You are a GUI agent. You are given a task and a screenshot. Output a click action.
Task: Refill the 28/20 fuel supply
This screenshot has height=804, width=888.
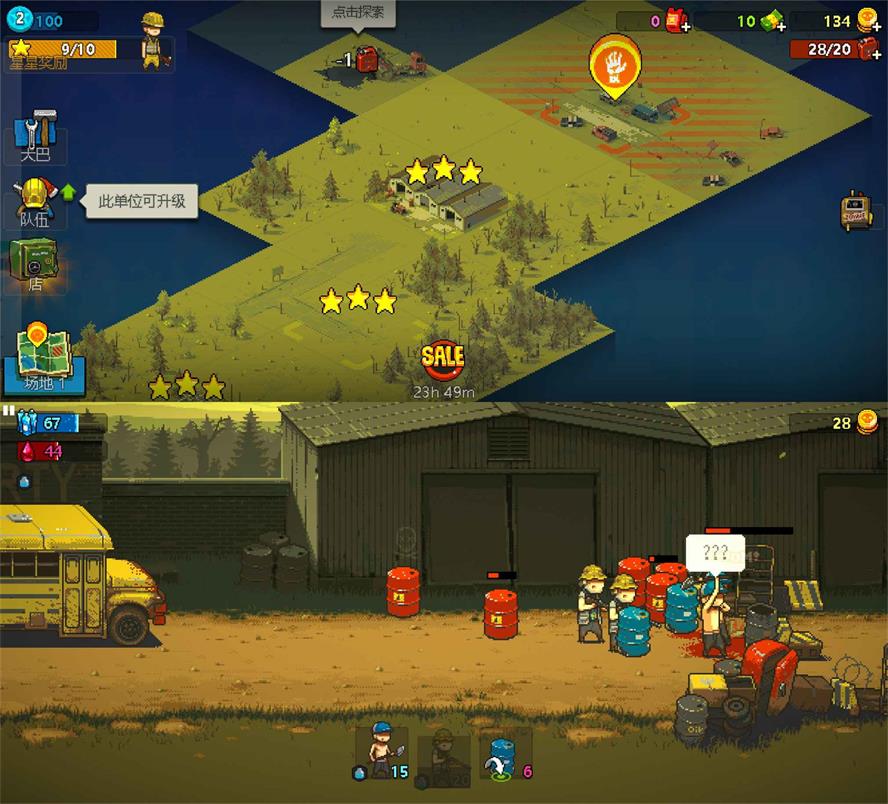(x=868, y=49)
